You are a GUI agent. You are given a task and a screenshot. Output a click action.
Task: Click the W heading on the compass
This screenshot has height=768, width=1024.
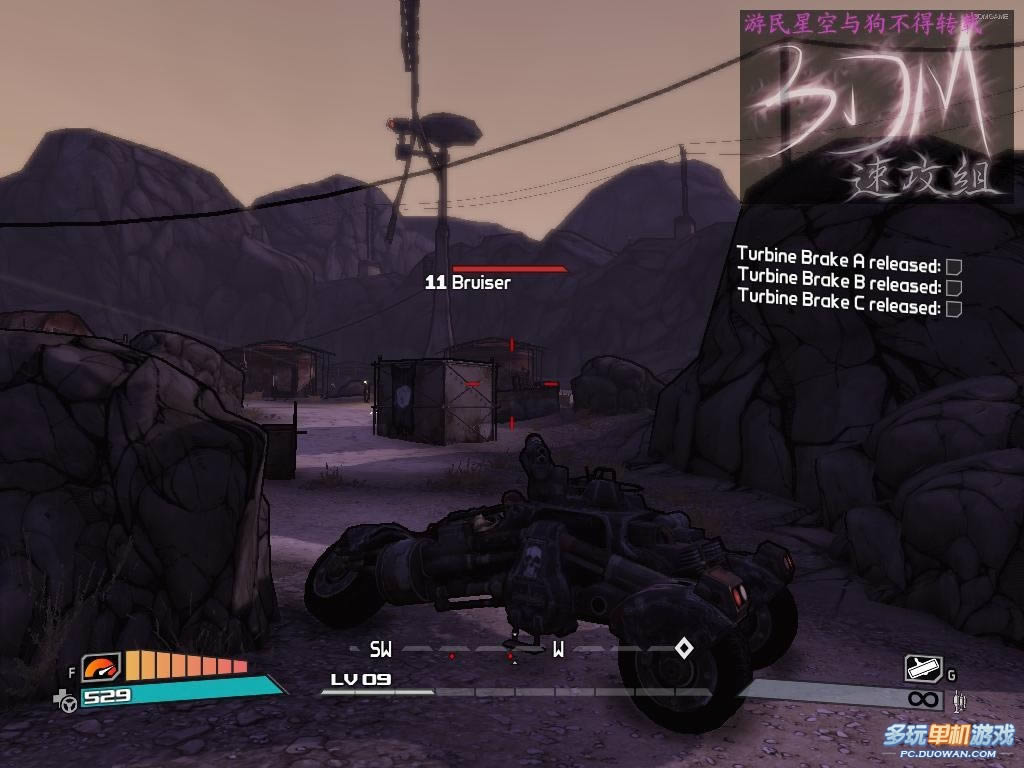(x=558, y=650)
